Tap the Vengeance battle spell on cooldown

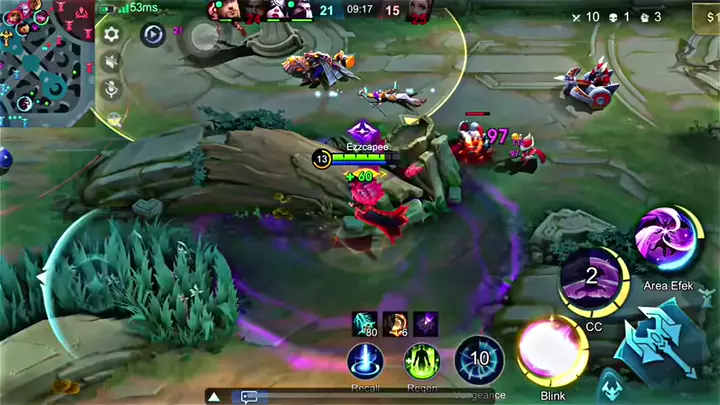479,360
